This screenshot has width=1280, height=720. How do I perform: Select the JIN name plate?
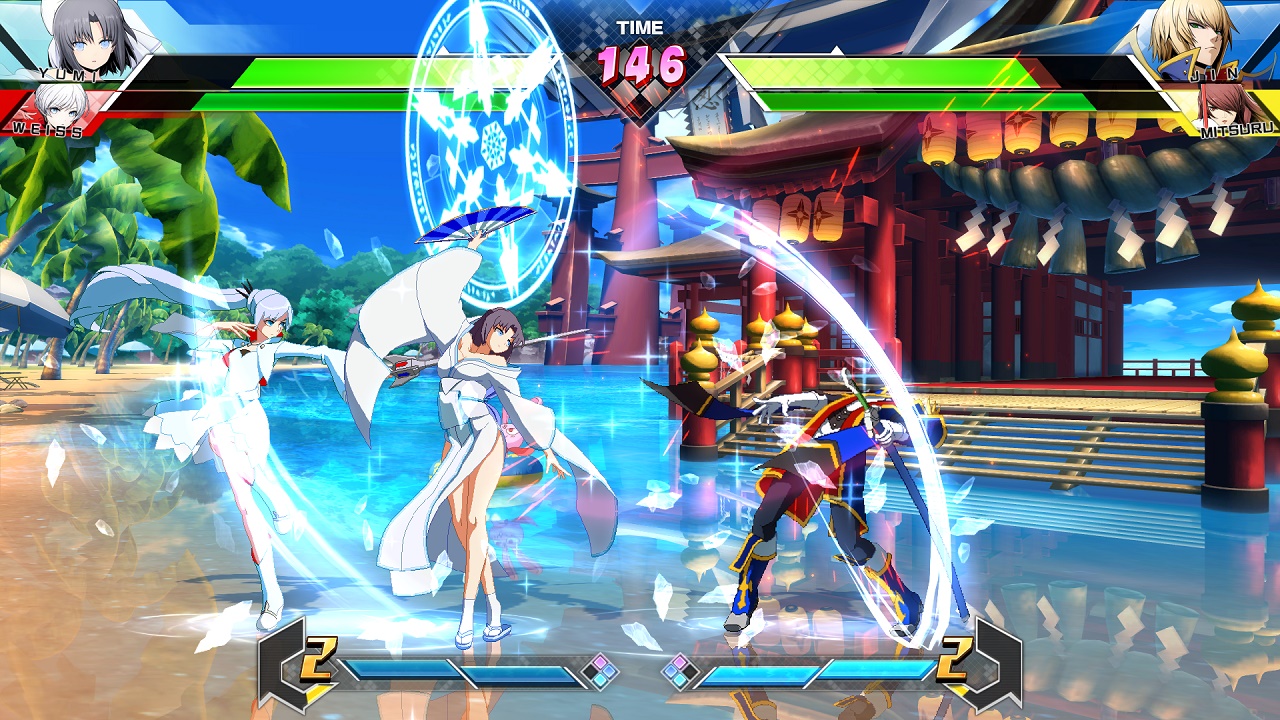1213,74
